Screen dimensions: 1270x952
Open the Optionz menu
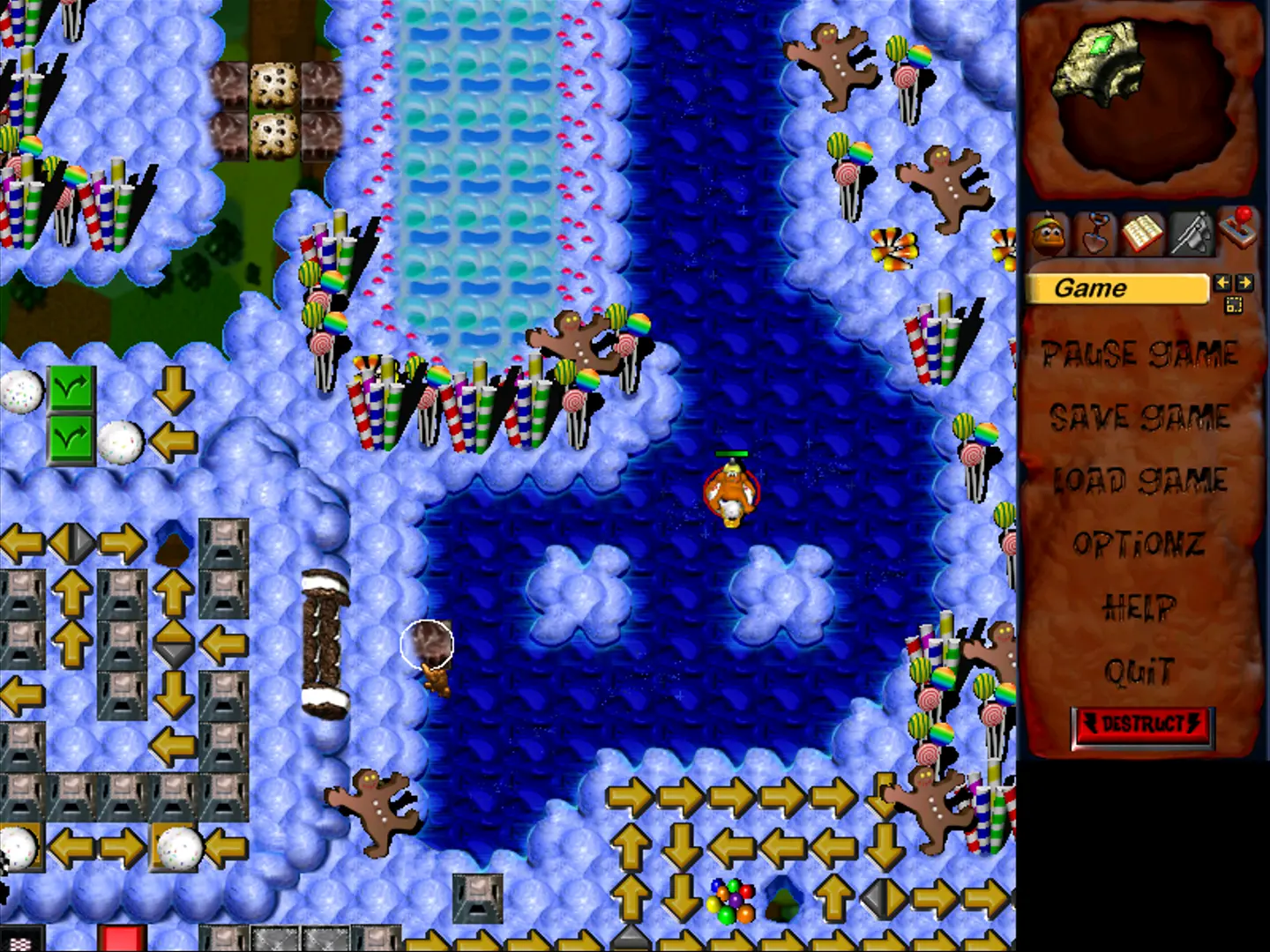pos(1139,544)
